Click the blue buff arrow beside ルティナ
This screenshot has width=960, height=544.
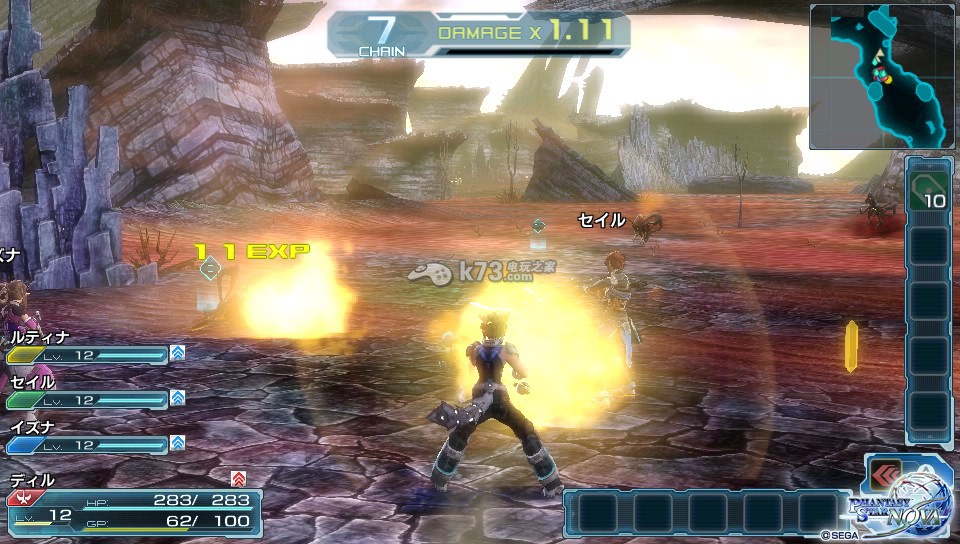(x=177, y=353)
